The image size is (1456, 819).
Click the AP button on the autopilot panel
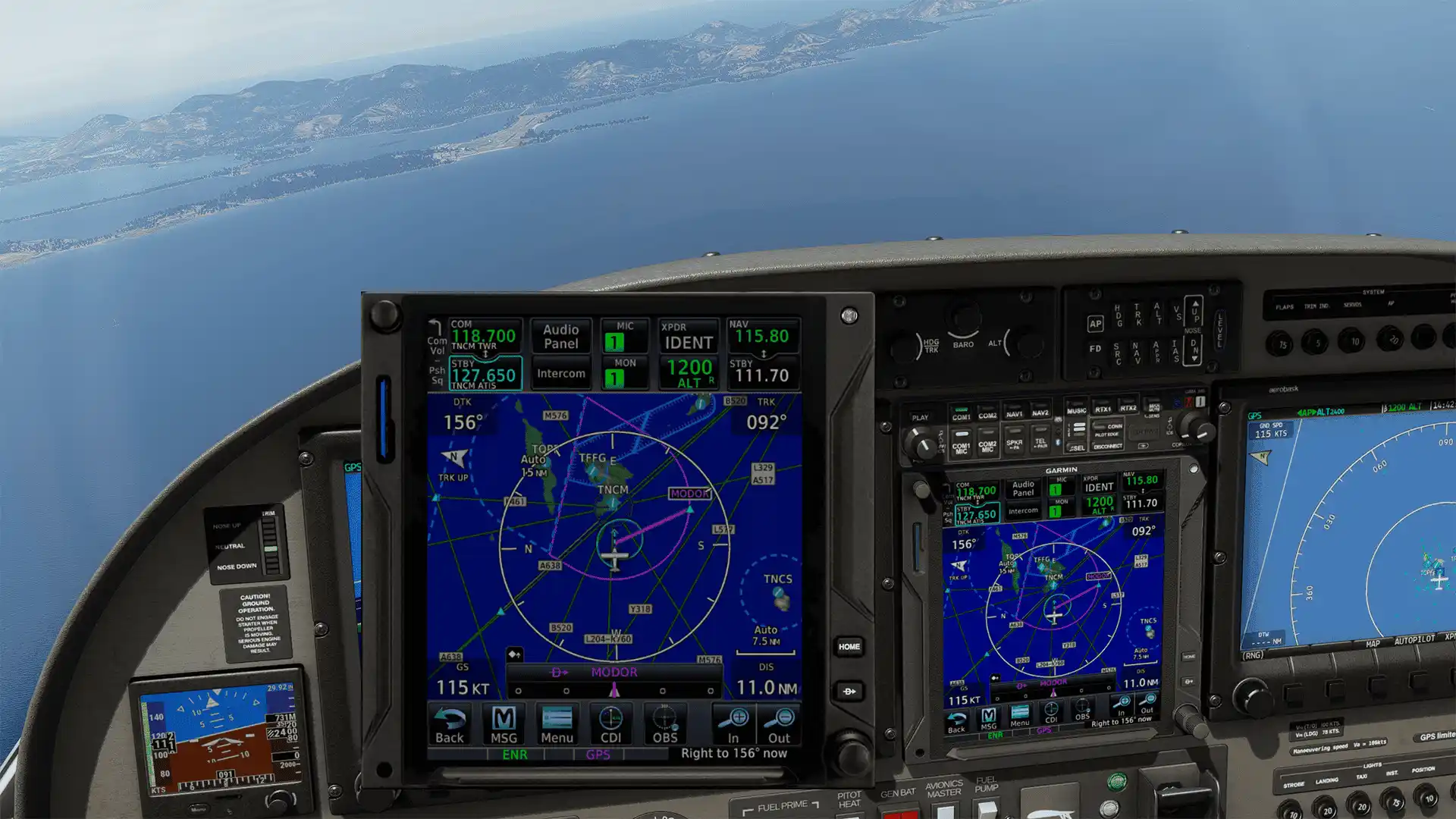[x=1095, y=324]
